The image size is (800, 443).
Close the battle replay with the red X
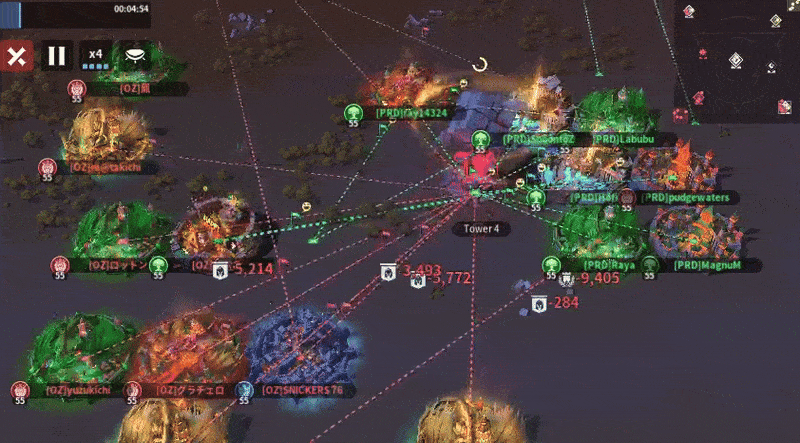(x=15, y=55)
